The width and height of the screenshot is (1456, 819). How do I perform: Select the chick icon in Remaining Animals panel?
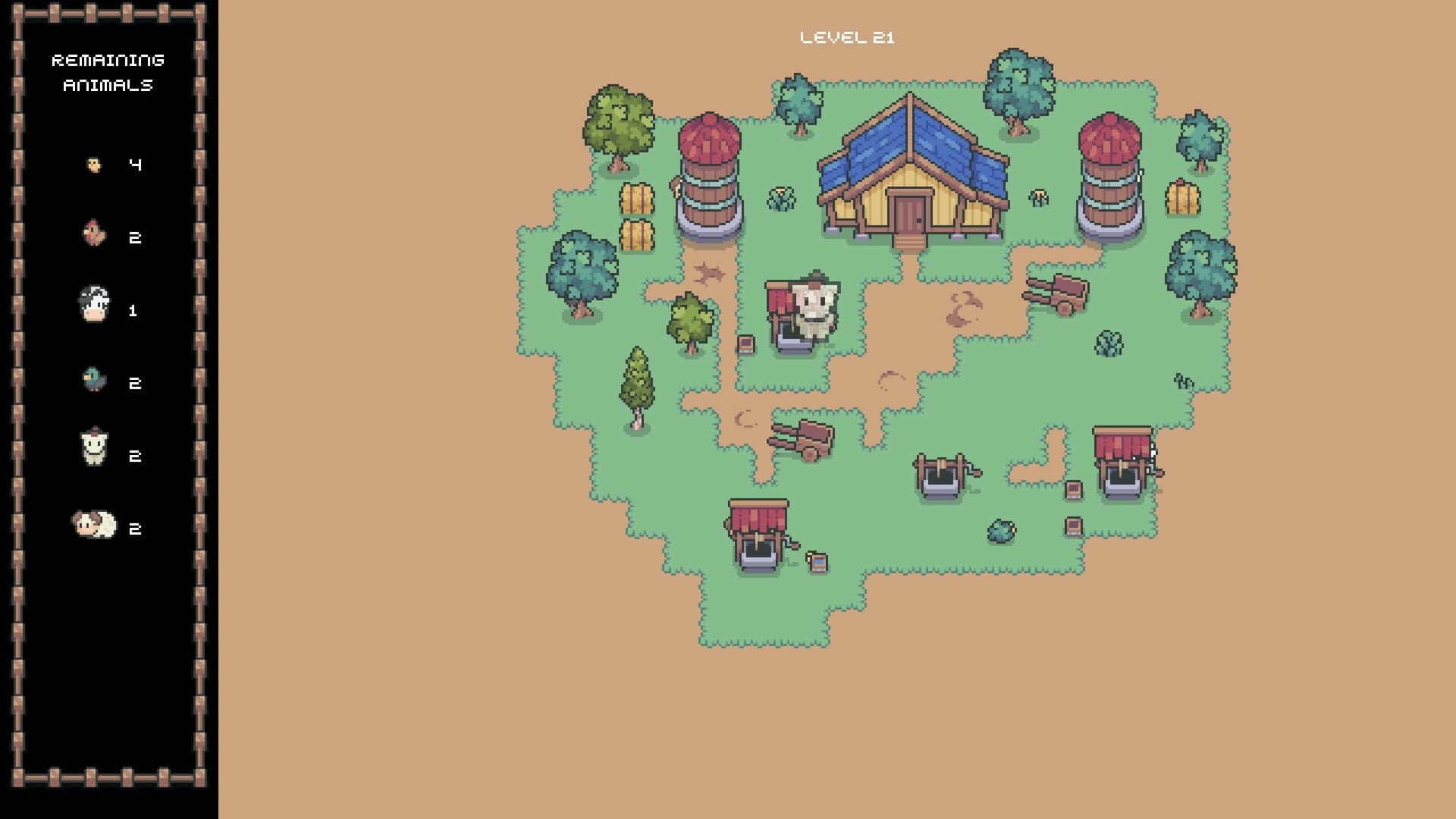tap(93, 163)
